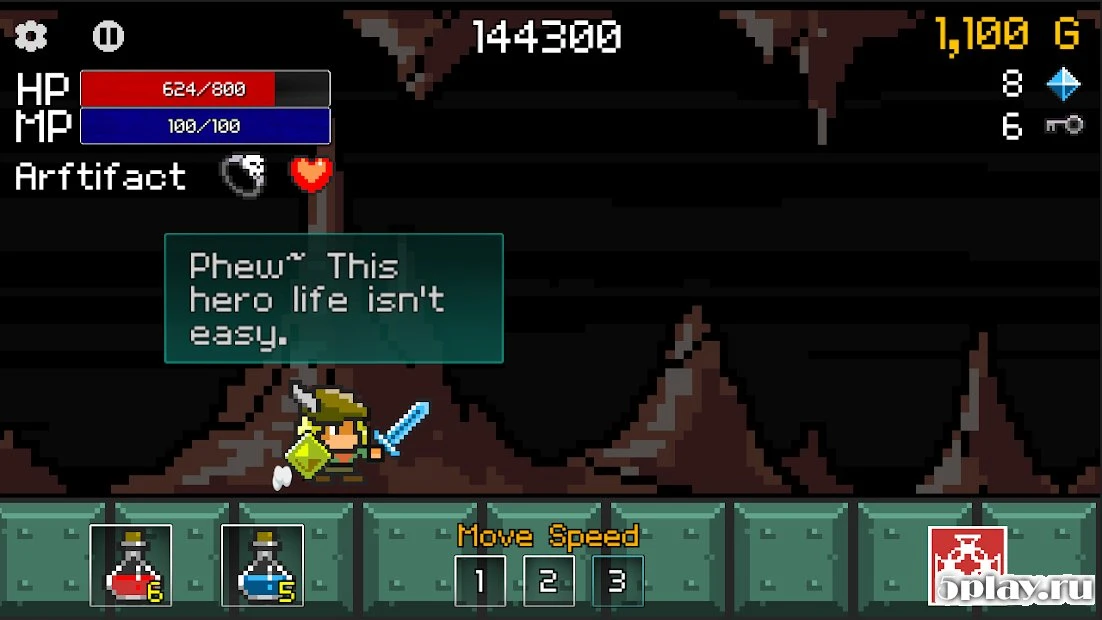Viewport: 1102px width, 620px height.
Task: Set move speed to 1
Action: click(x=480, y=581)
